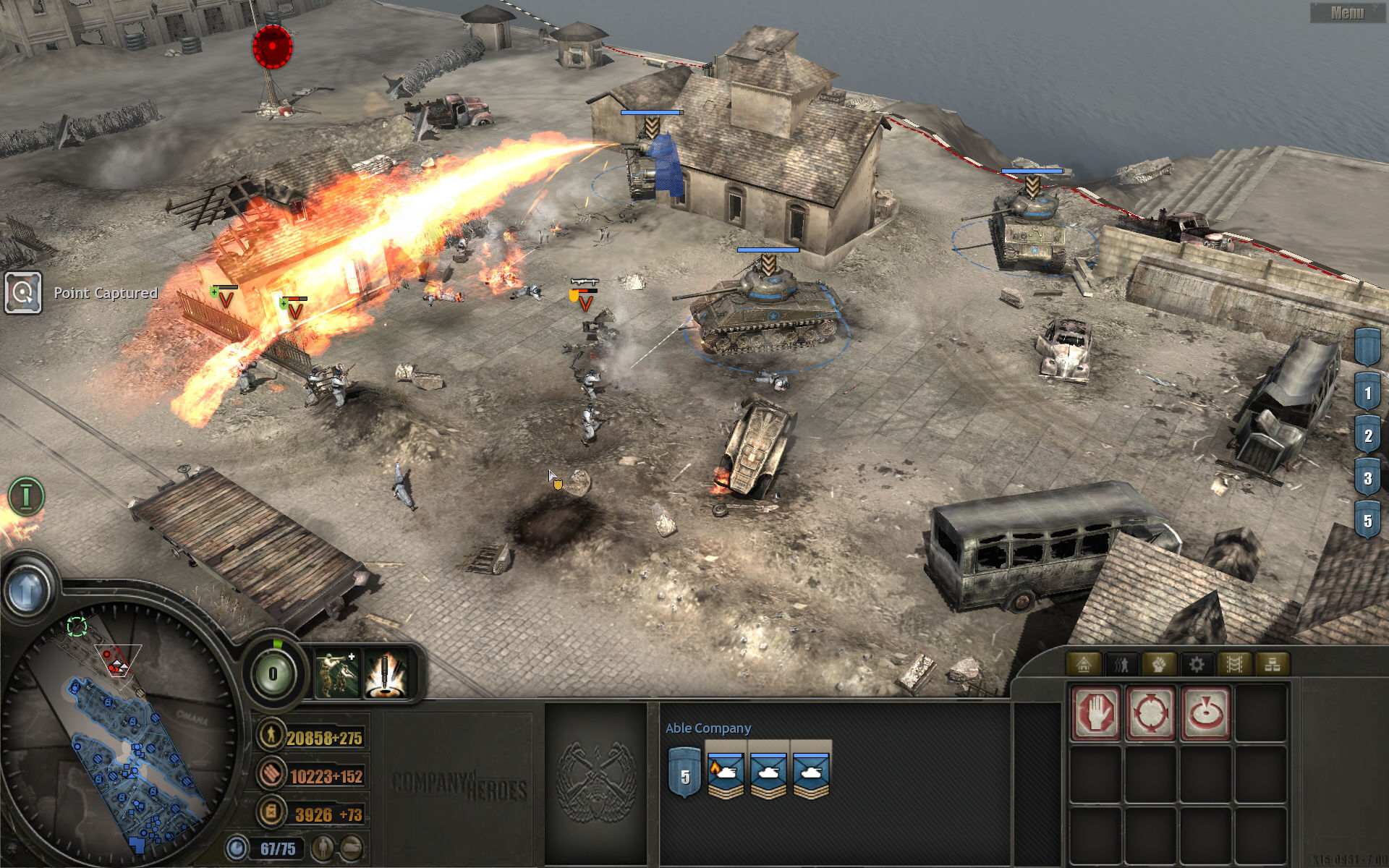Select the raised fist tab
This screenshot has height=868, width=1389.
click(x=1159, y=664)
